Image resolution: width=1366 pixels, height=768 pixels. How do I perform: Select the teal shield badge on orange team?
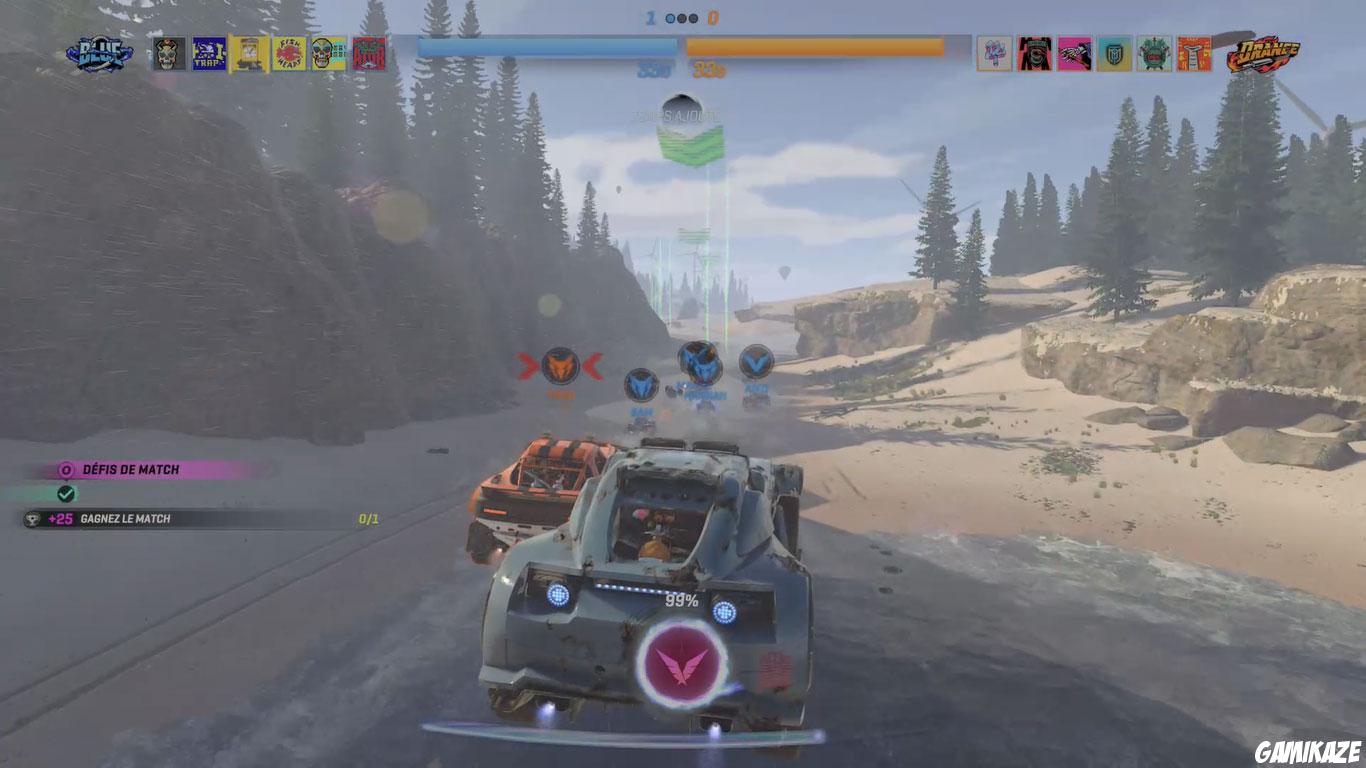(x=1115, y=53)
